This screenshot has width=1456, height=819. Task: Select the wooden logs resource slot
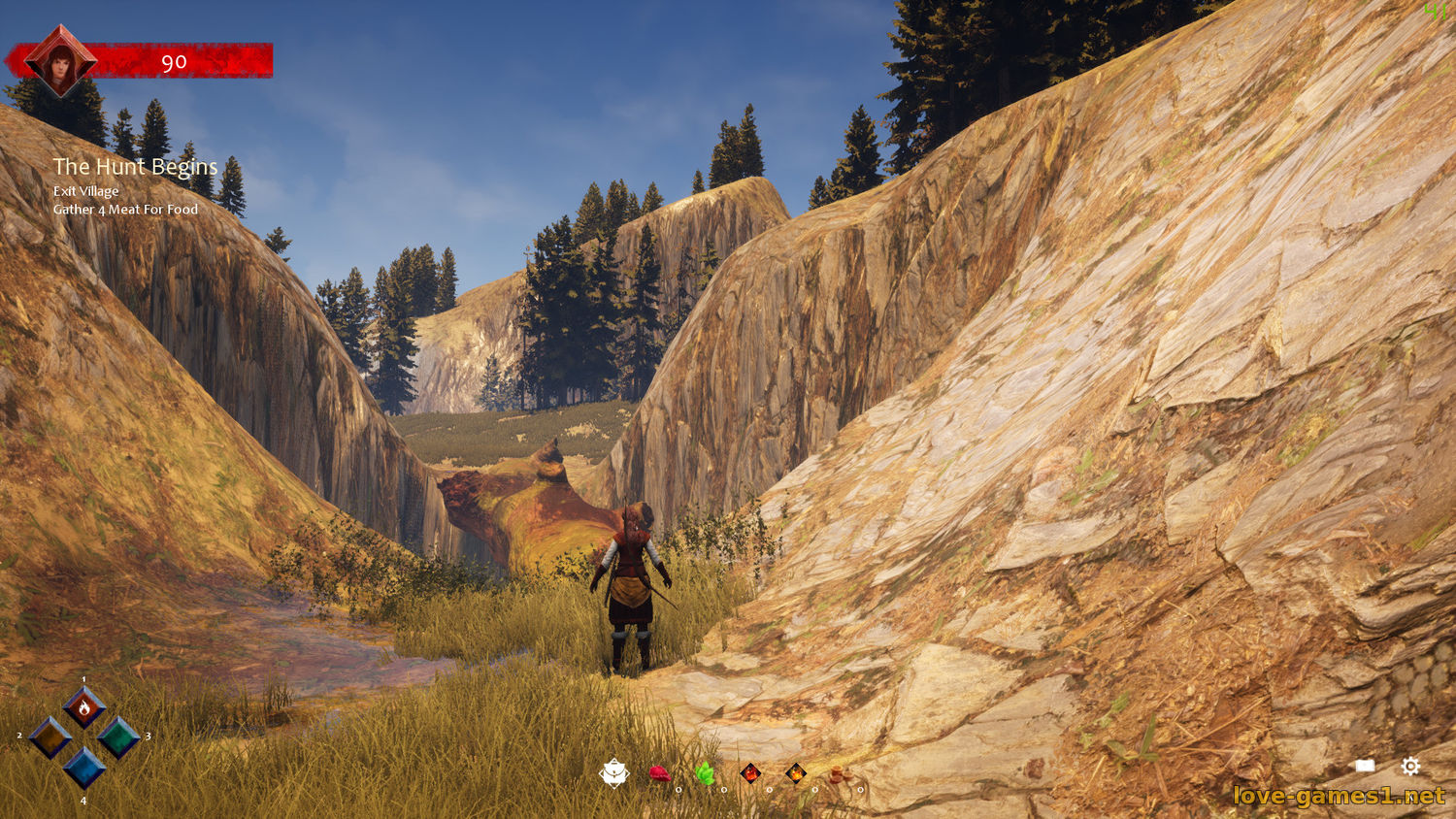(x=839, y=773)
